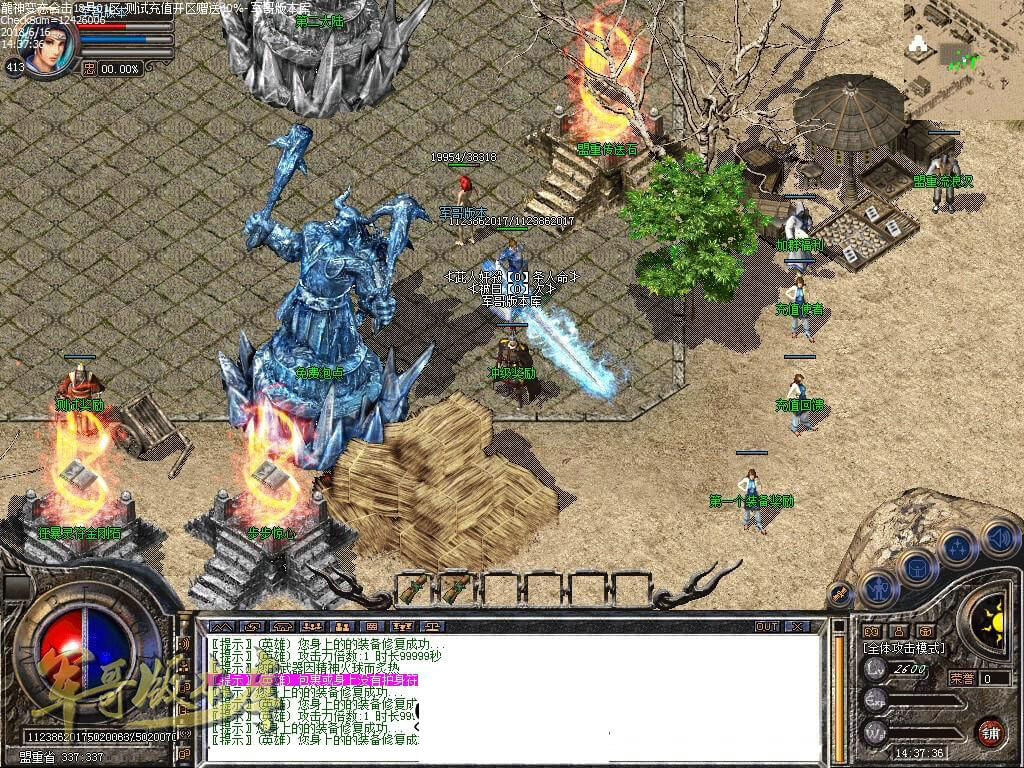Change the 全体攻击模式 attack mode

pos(903,648)
